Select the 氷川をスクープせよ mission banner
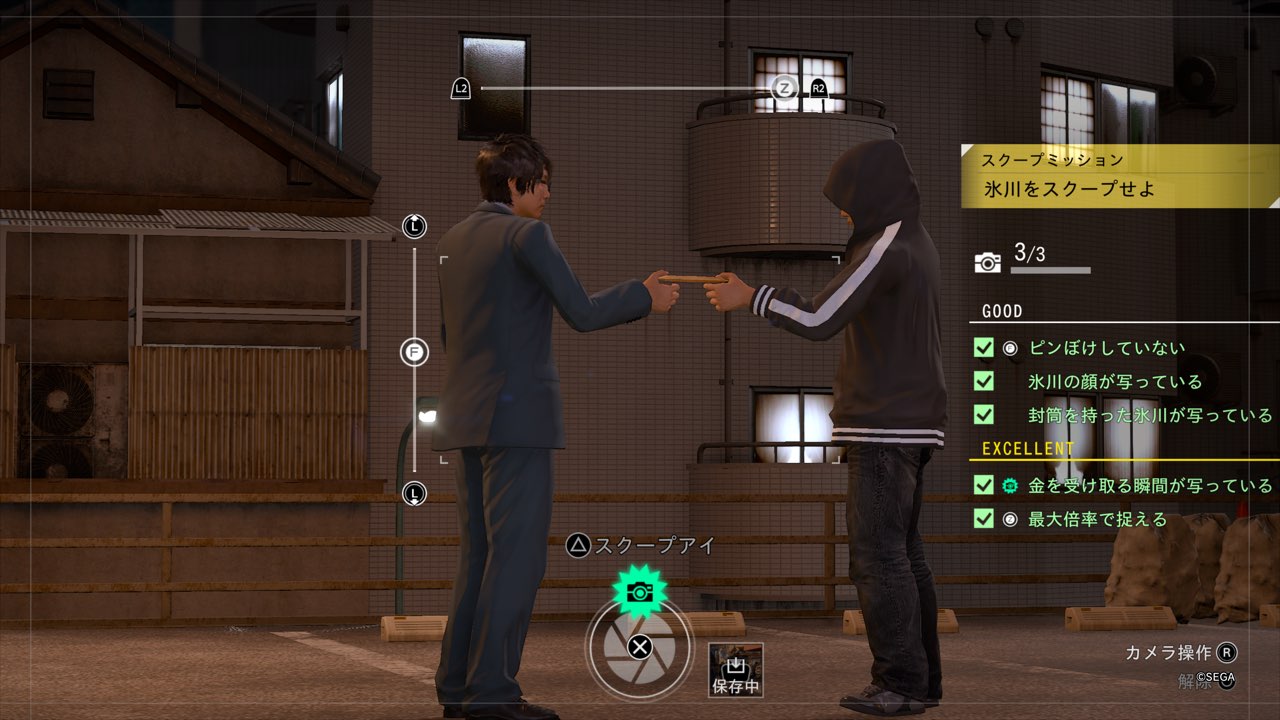This screenshot has width=1280, height=720. 1120,187
